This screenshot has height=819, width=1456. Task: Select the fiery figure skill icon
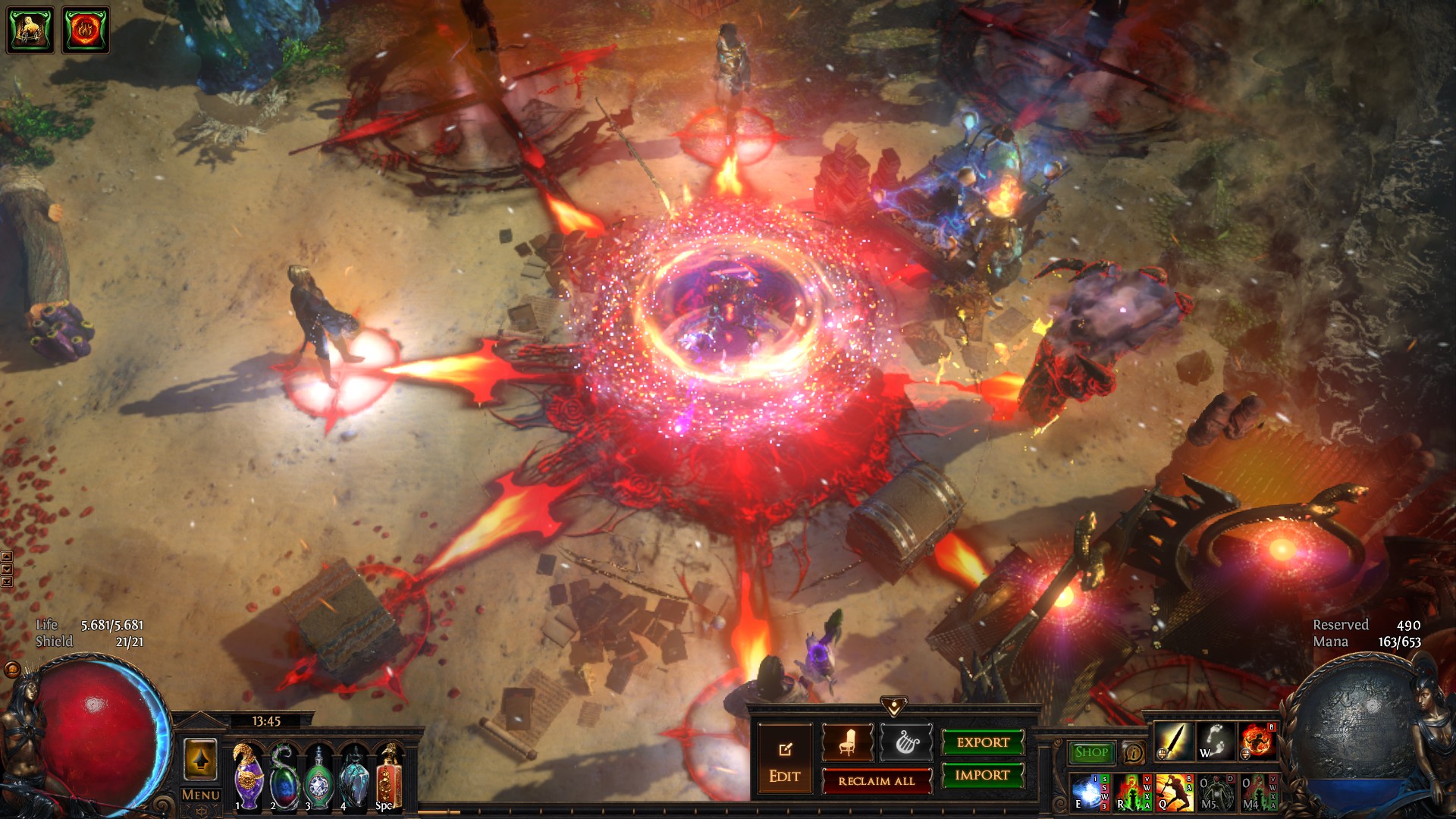point(1257,742)
